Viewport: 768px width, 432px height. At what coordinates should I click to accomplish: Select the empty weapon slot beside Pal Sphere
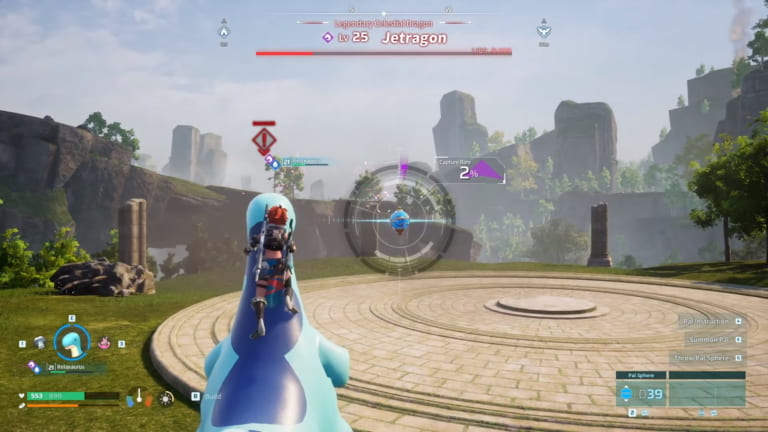(706, 393)
